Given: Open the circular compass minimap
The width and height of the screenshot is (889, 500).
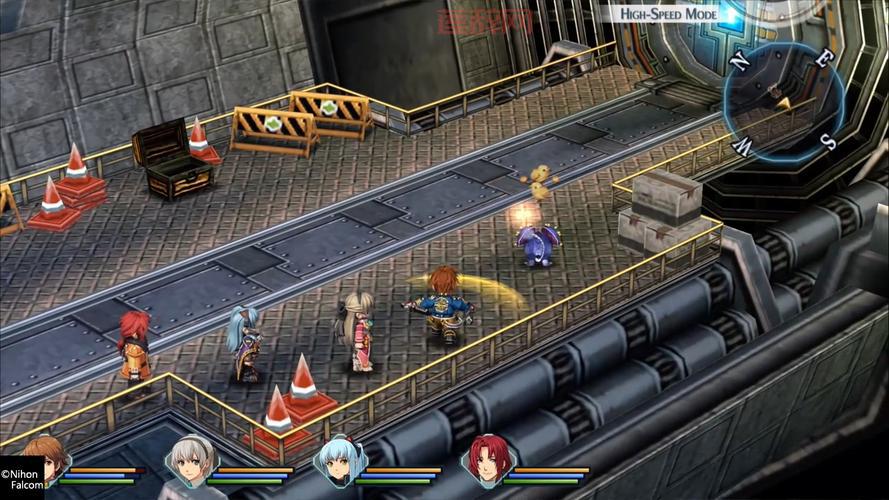Looking at the screenshot, I should pyautogui.click(x=783, y=101).
